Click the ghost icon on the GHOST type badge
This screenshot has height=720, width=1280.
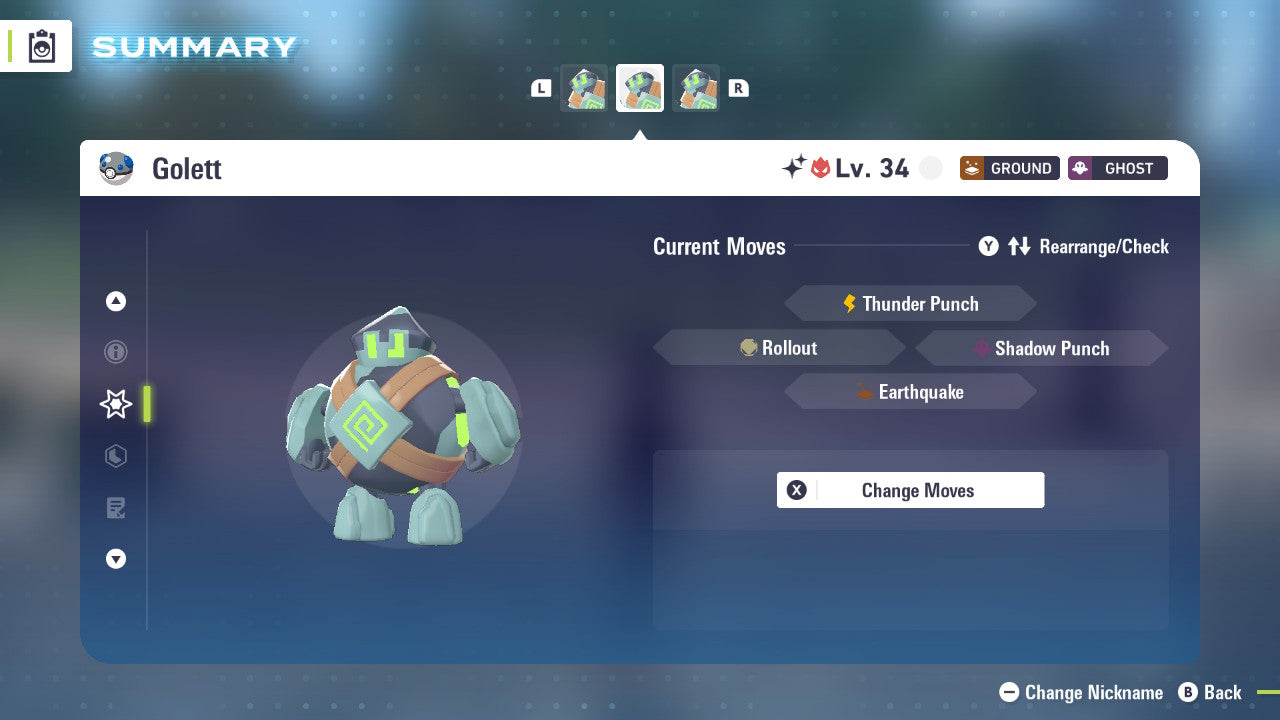(1082, 168)
